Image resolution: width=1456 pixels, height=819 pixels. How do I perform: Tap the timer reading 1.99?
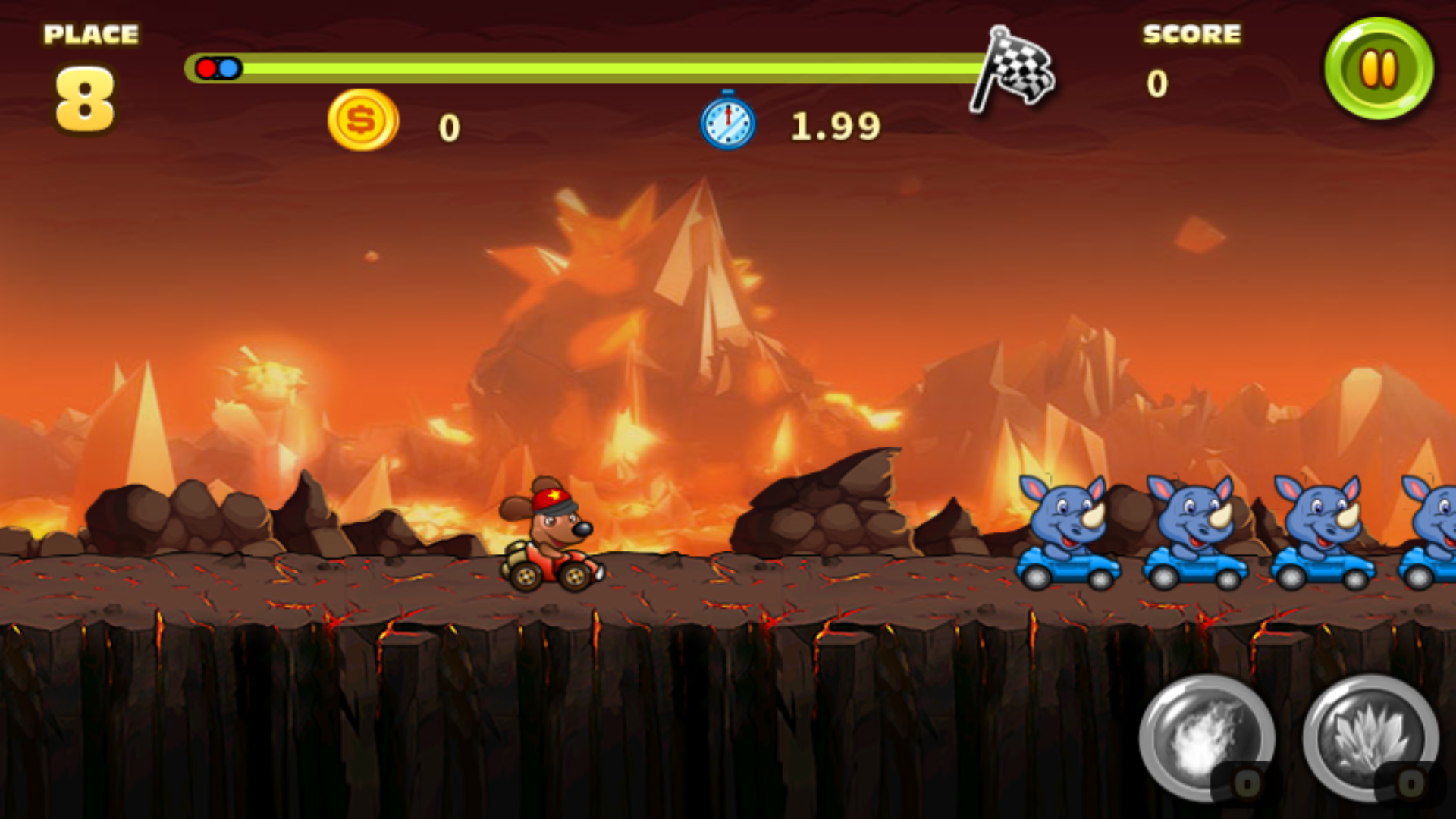click(x=834, y=125)
